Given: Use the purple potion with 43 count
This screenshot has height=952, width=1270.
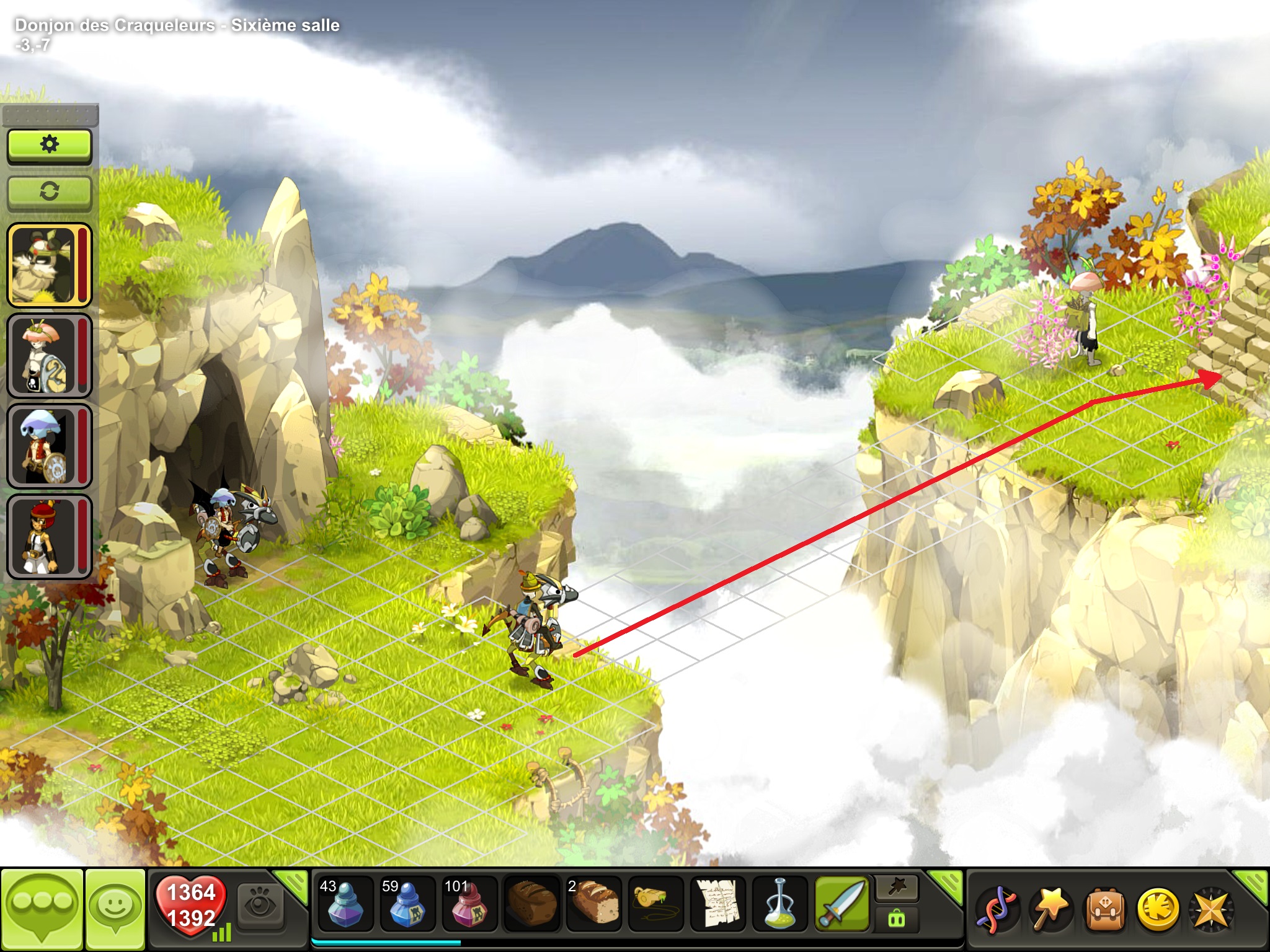Looking at the screenshot, I should (x=345, y=905).
